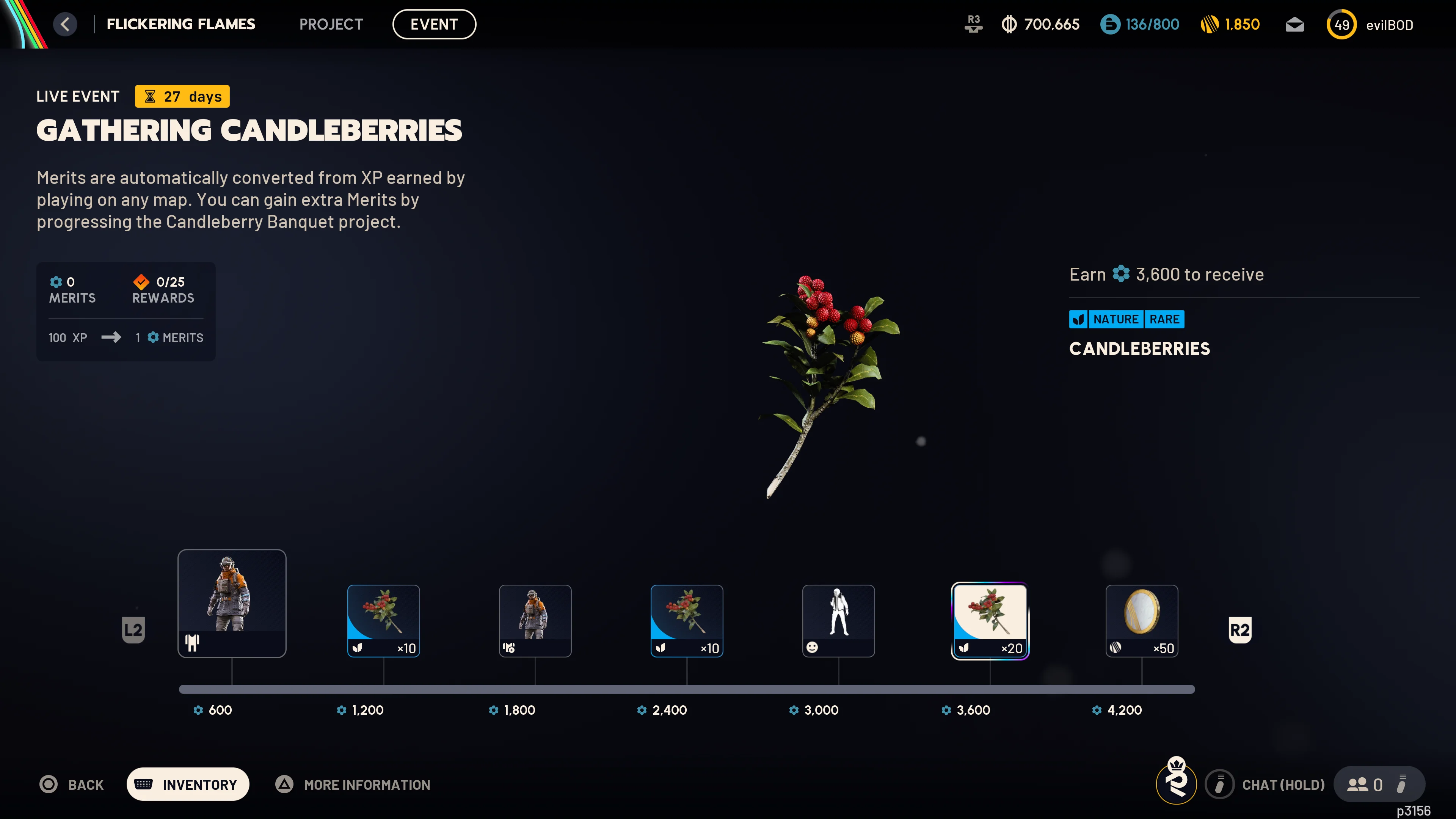The height and width of the screenshot is (819, 1456).
Task: Click the L2 page navigation prompt
Action: point(133,629)
